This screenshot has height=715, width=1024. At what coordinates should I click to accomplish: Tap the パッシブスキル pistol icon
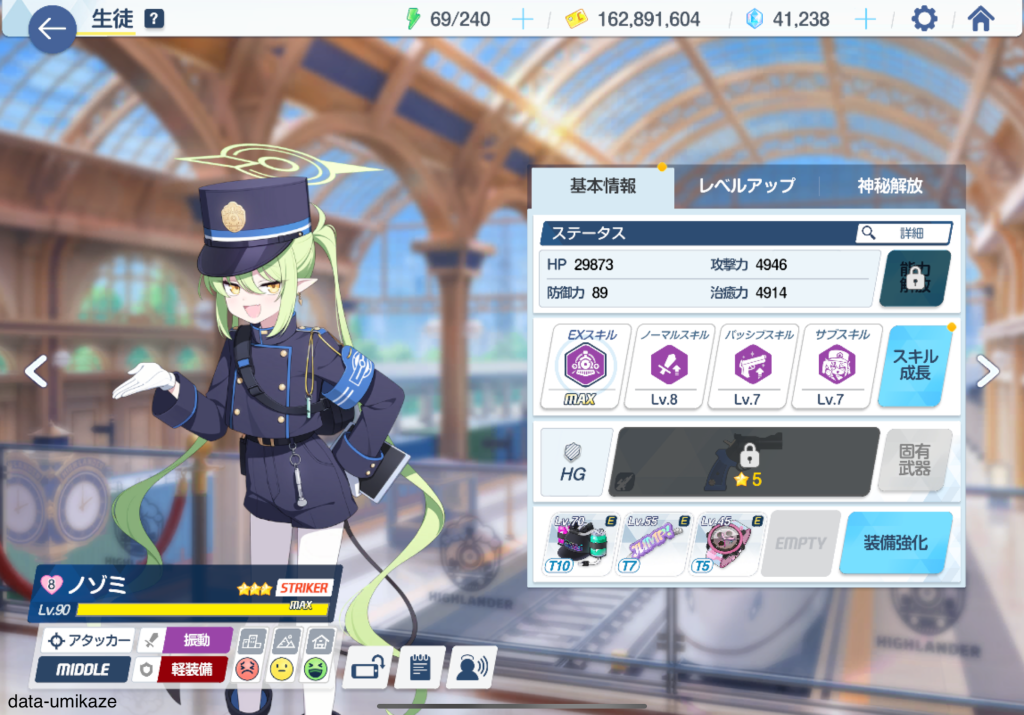coord(747,366)
